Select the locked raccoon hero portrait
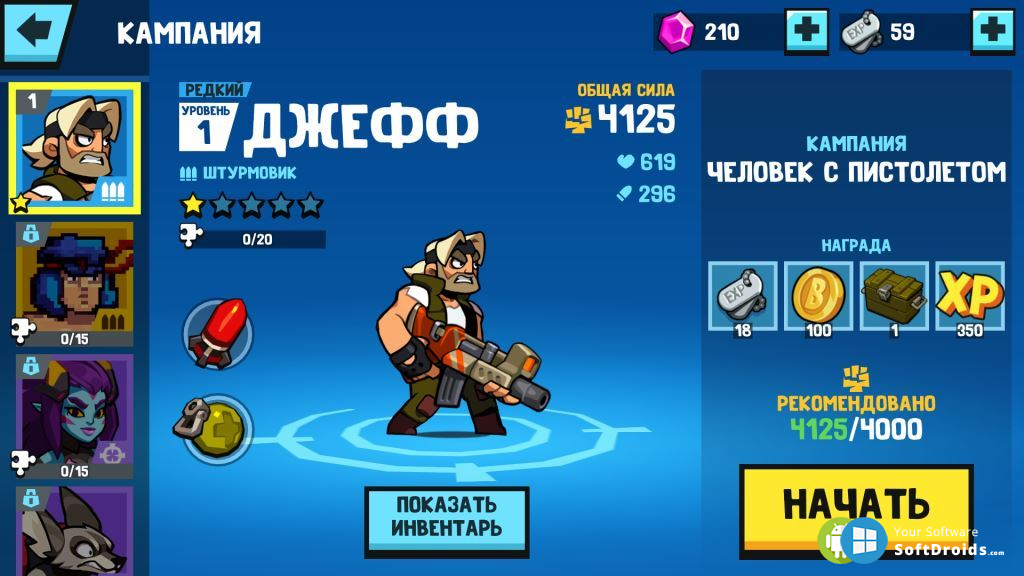 pos(74,528)
